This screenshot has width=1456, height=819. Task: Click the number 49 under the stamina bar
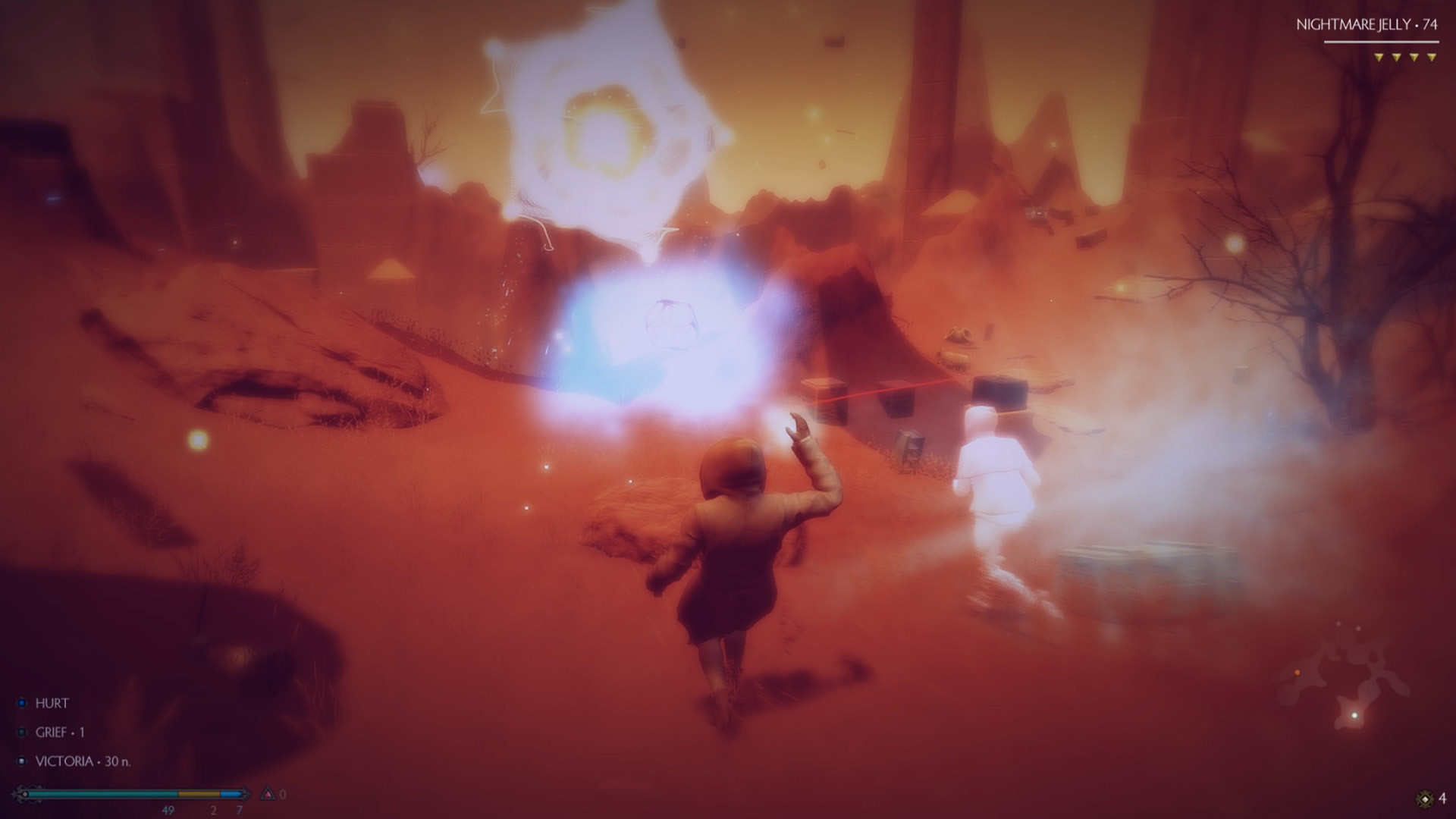coord(168,810)
